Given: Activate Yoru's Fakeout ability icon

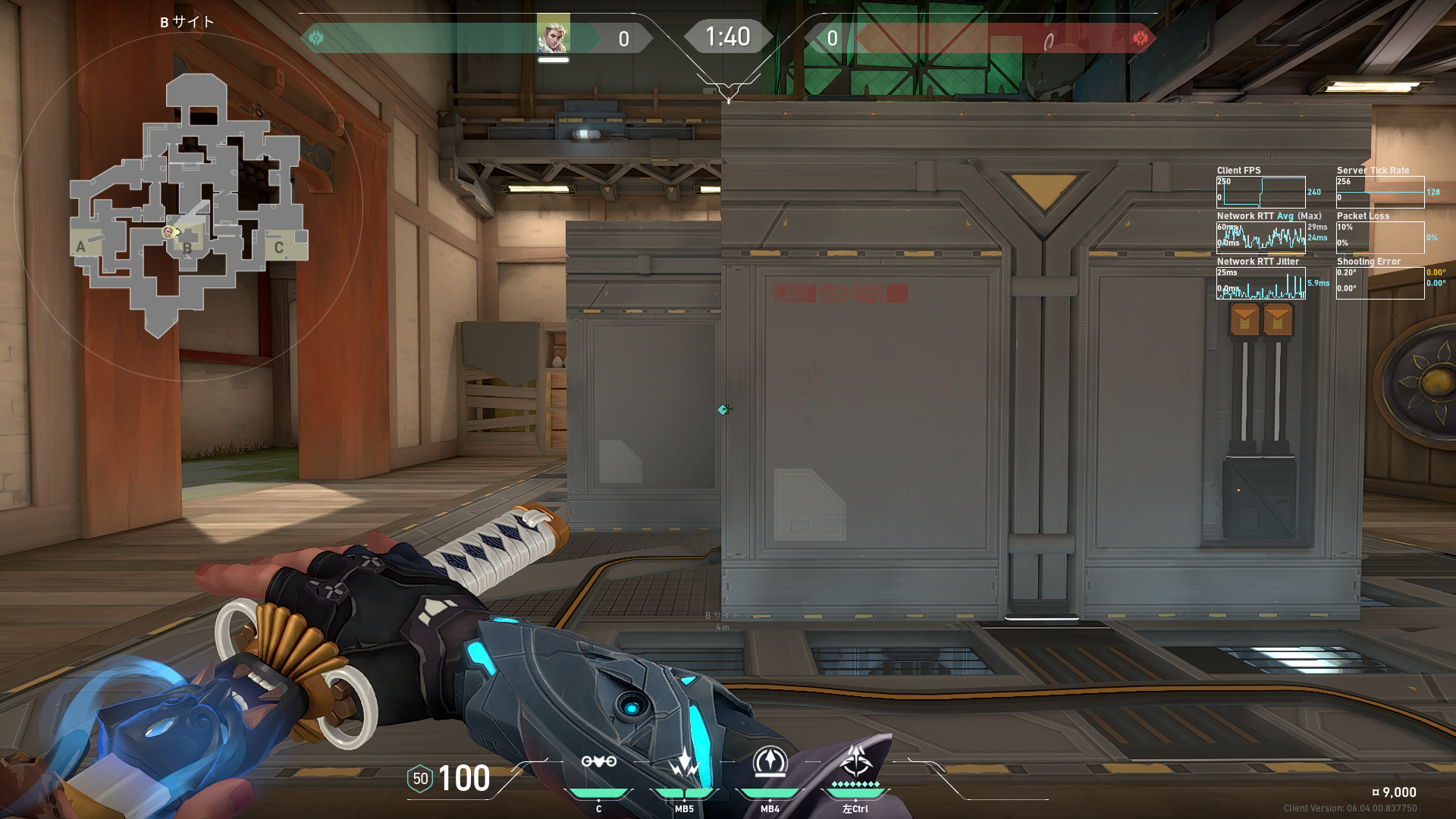Looking at the screenshot, I should pyautogui.click(x=598, y=763).
